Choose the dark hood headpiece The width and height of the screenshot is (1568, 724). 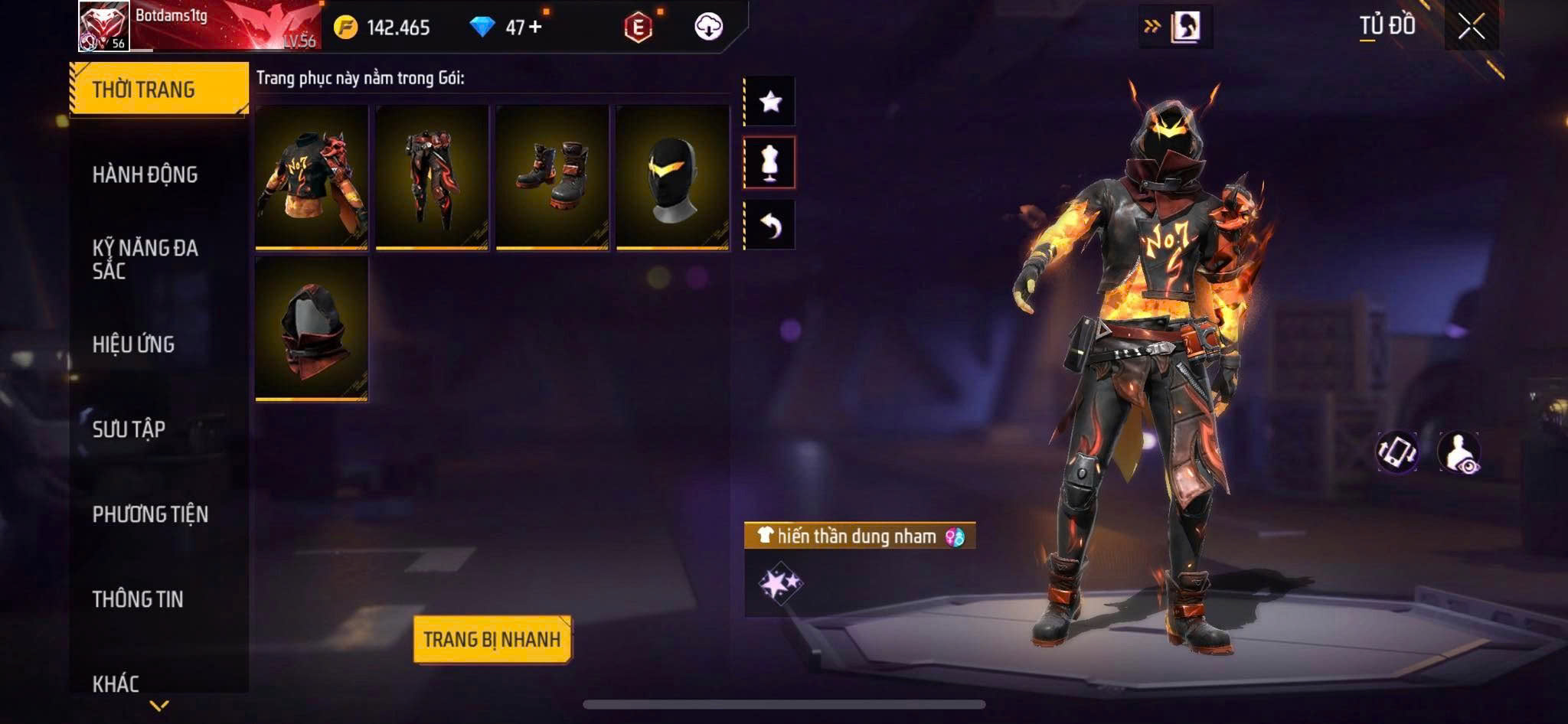[x=312, y=328]
